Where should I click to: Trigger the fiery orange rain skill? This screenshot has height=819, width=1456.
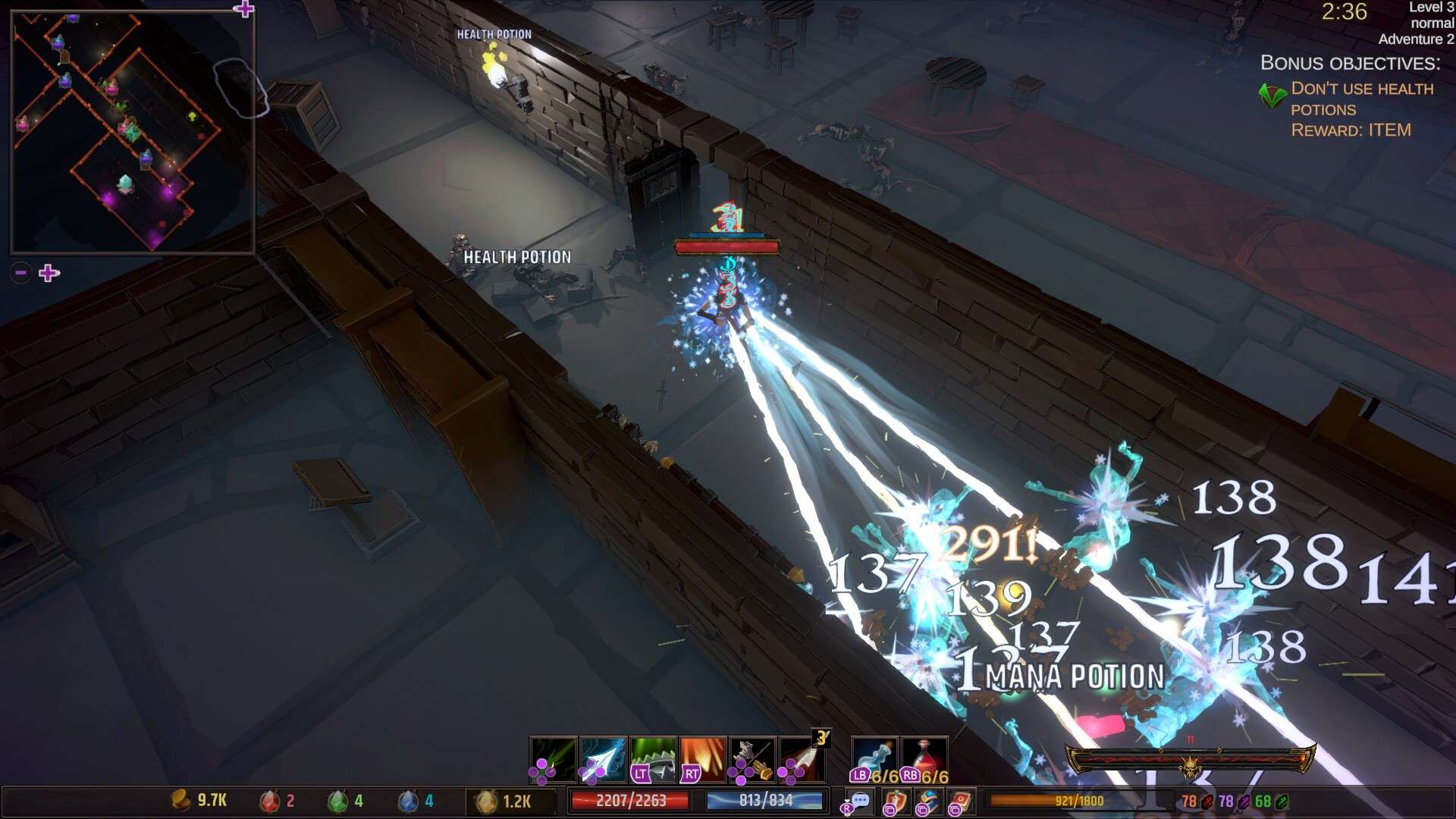703,758
